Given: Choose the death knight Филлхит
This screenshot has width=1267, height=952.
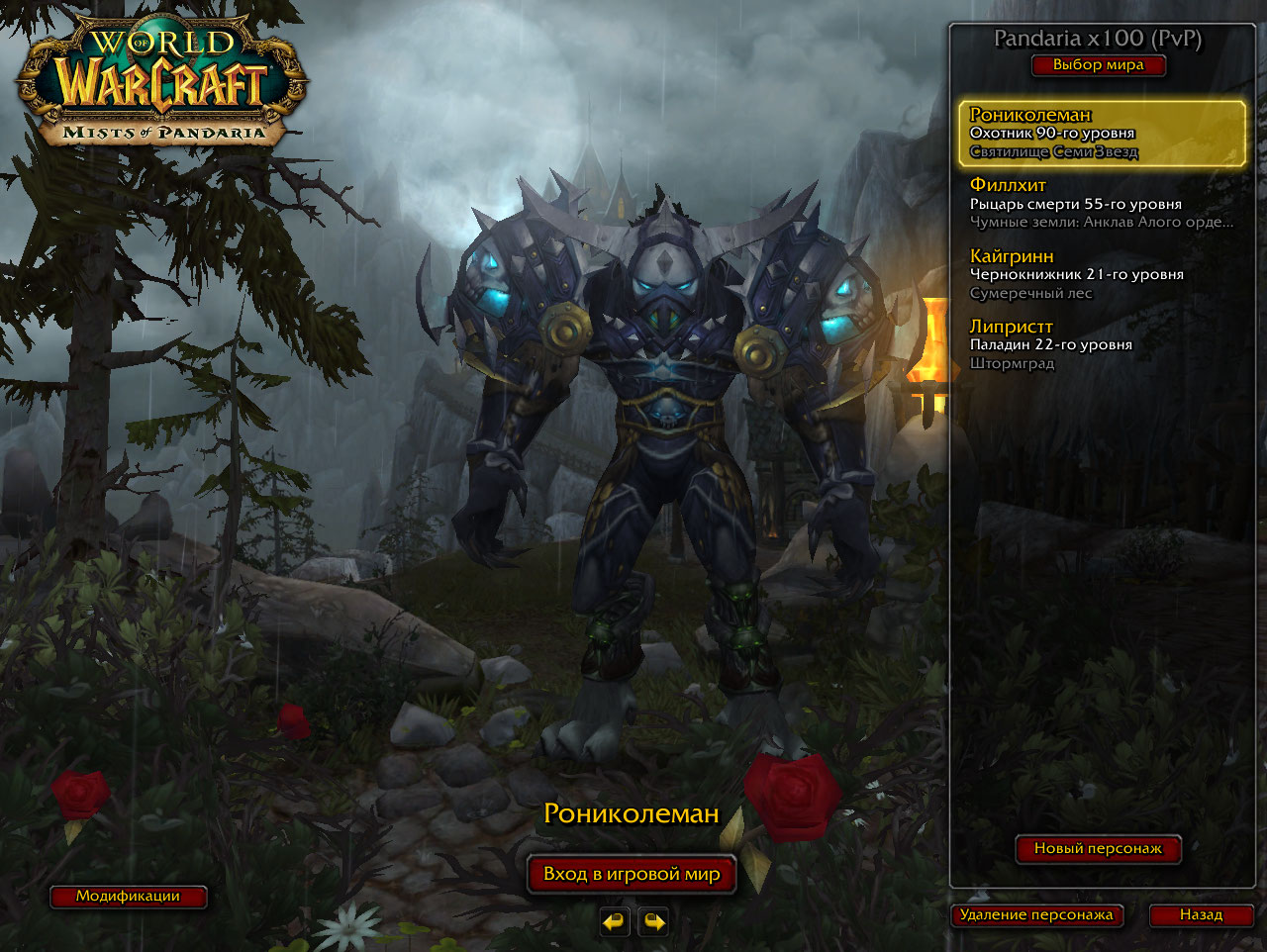Looking at the screenshot, I should [1101, 203].
